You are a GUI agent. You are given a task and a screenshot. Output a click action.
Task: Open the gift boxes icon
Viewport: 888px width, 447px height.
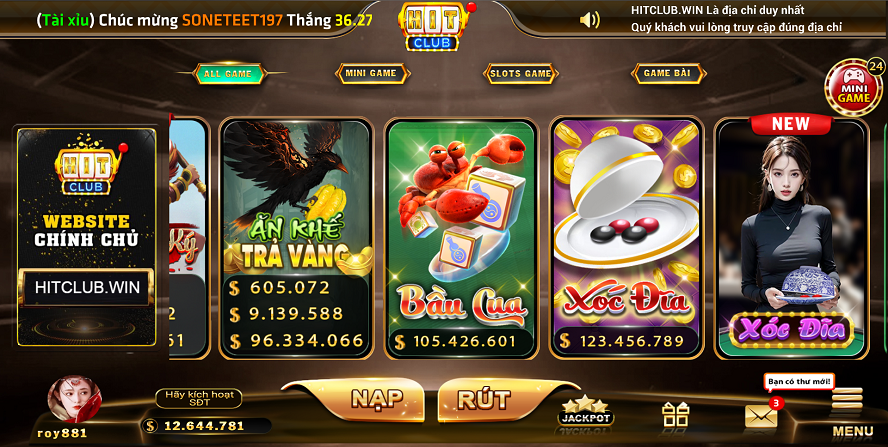pos(676,414)
